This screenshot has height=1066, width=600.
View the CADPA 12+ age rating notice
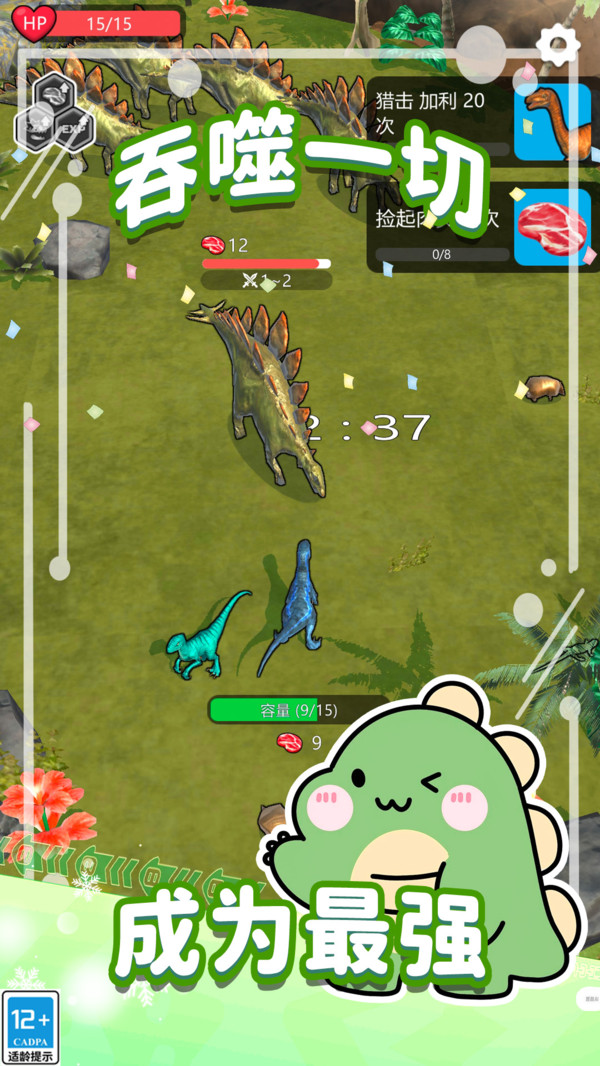point(30,1026)
